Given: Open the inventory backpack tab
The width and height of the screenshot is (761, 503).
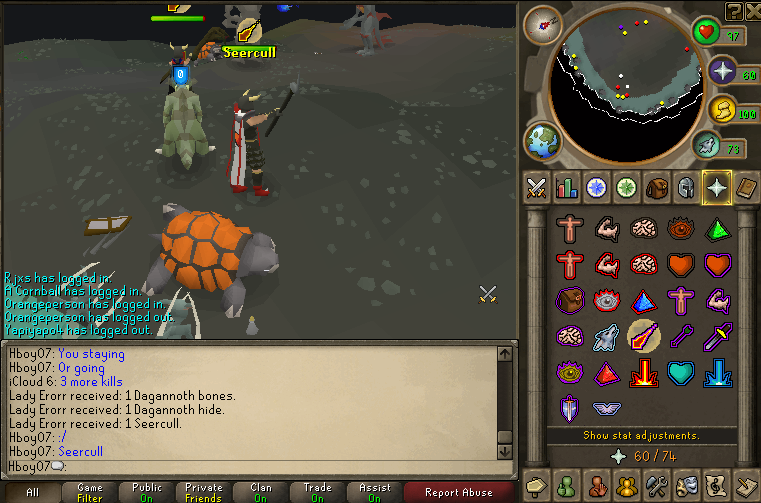Looking at the screenshot, I should pos(657,187).
